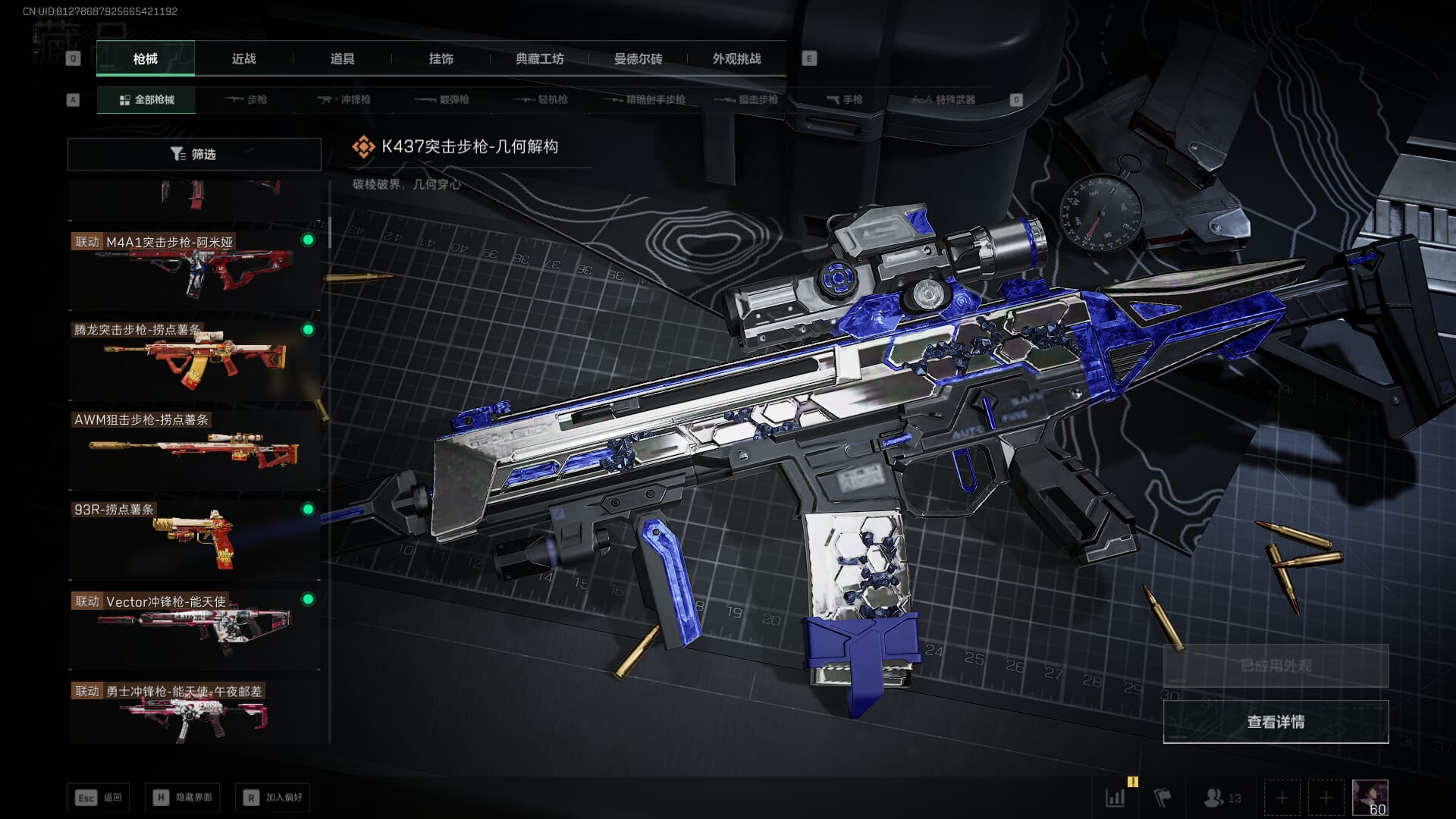
Task: Switch to the 外观挑战 tab
Action: tap(736, 59)
